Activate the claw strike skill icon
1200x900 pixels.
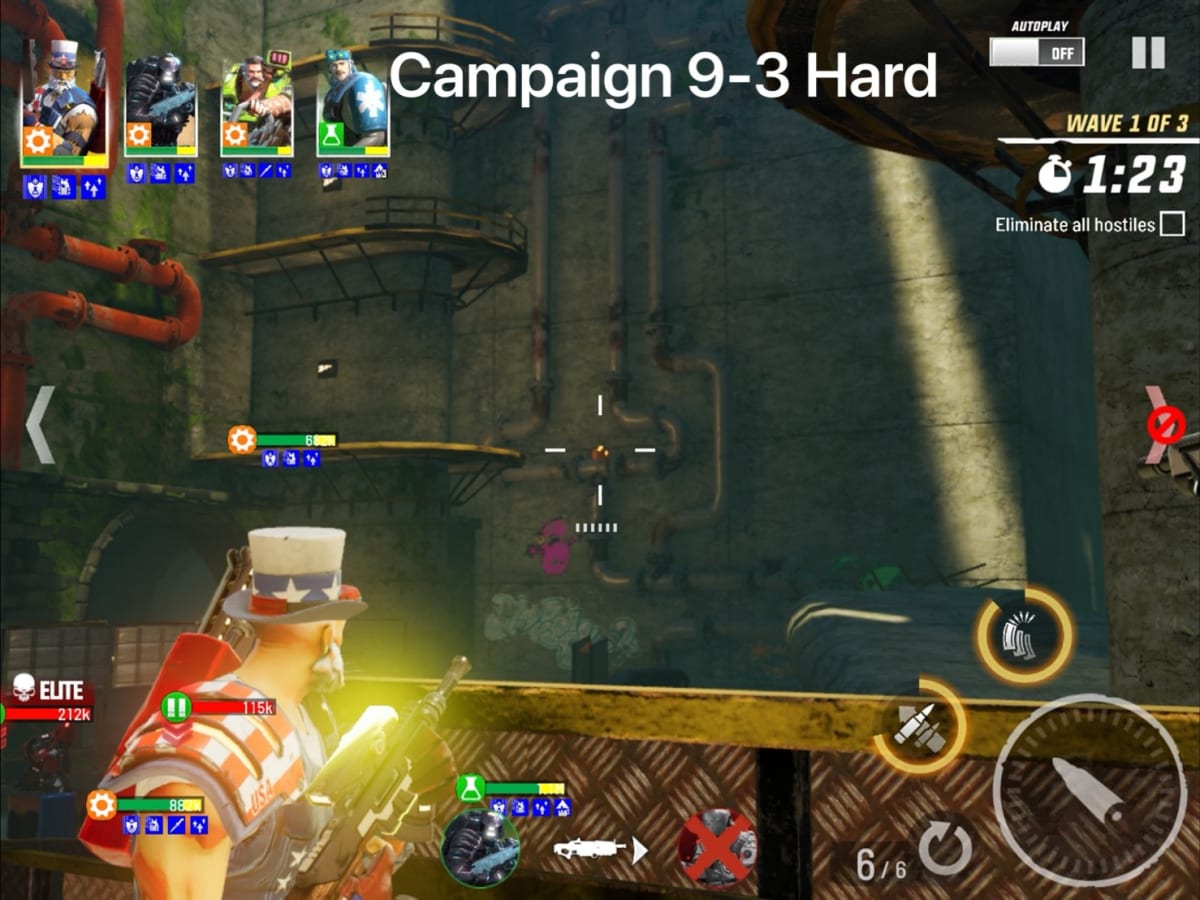tap(1024, 636)
